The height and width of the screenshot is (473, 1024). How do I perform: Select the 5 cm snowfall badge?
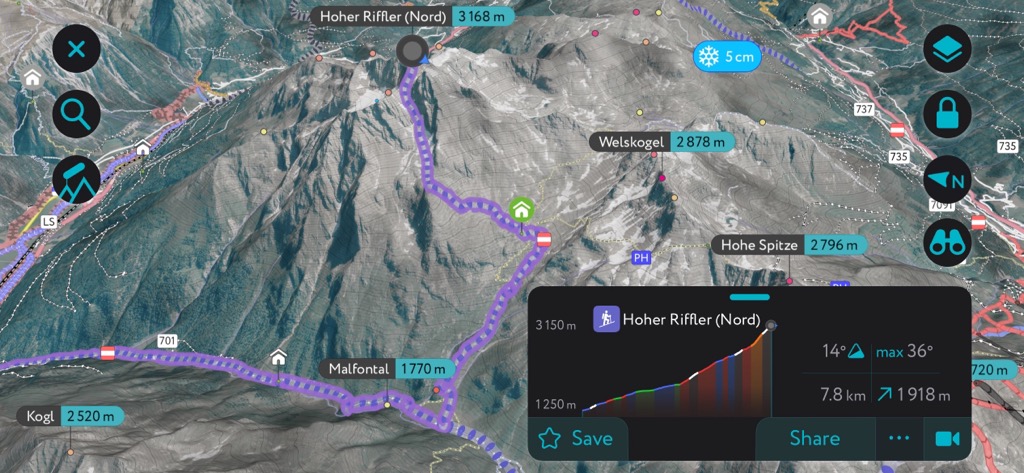(x=727, y=56)
